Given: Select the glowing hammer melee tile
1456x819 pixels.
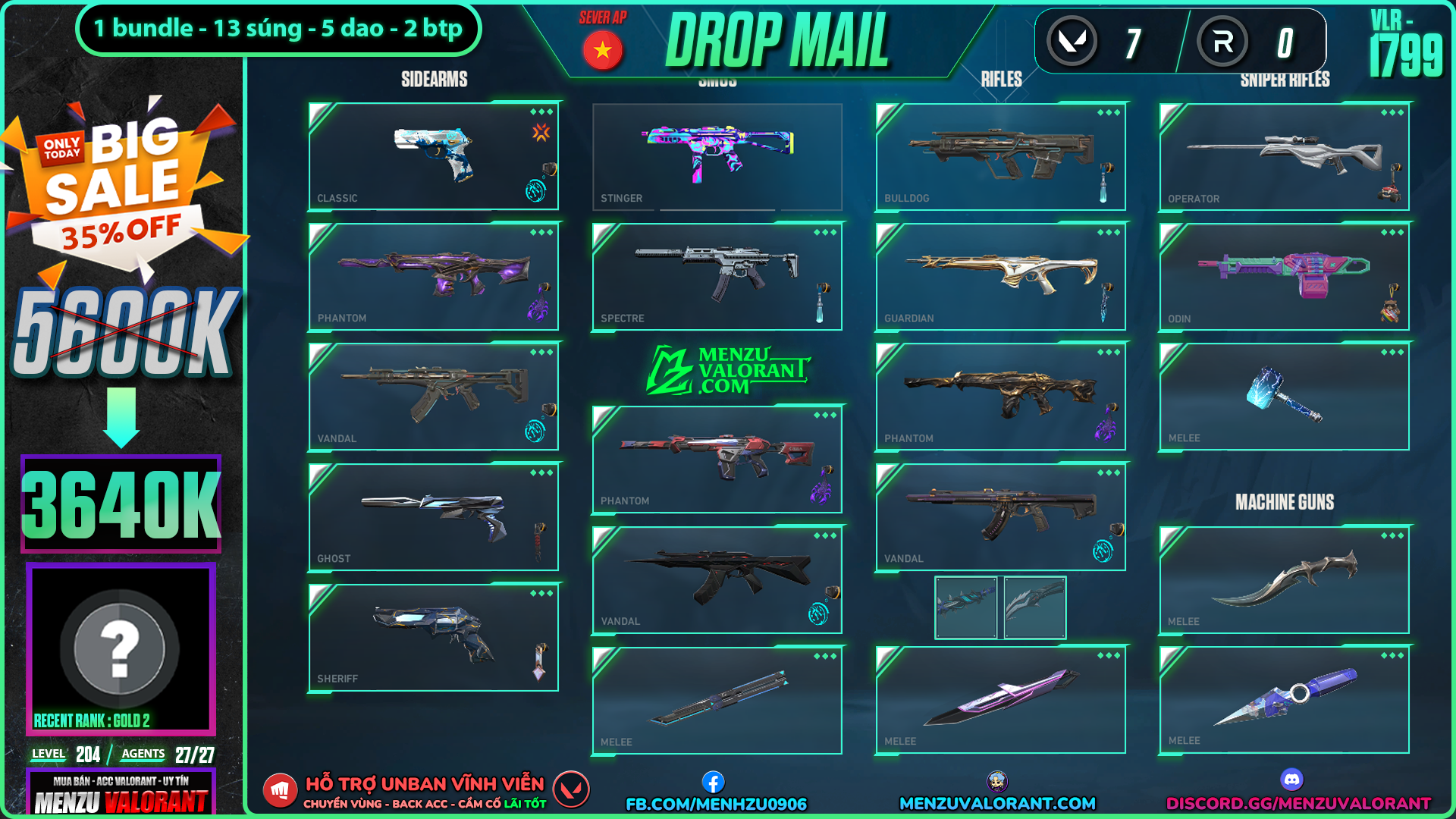Looking at the screenshot, I should coord(1284,397).
